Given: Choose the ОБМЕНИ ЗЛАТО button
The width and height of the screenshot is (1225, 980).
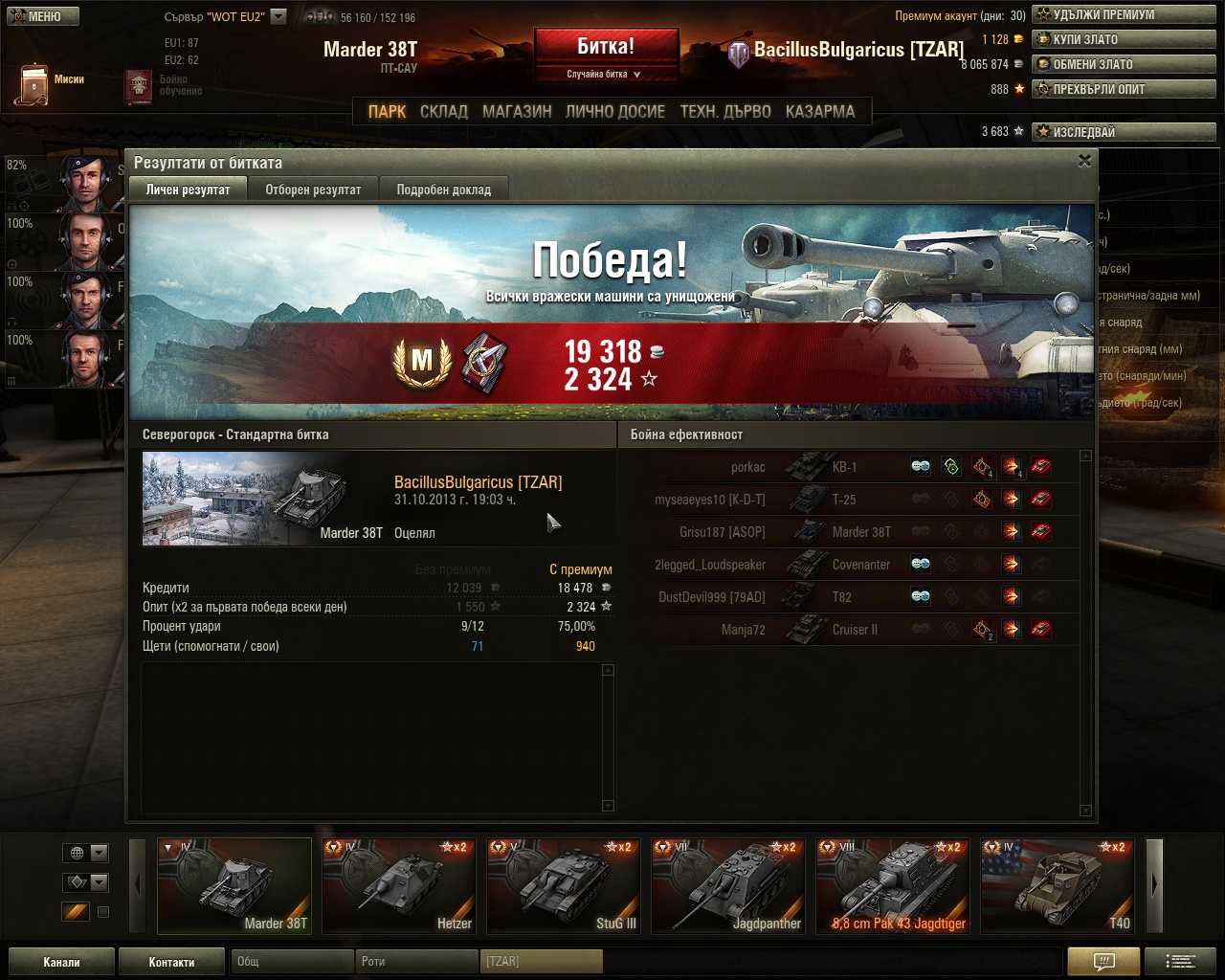Looking at the screenshot, I should tap(1124, 64).
